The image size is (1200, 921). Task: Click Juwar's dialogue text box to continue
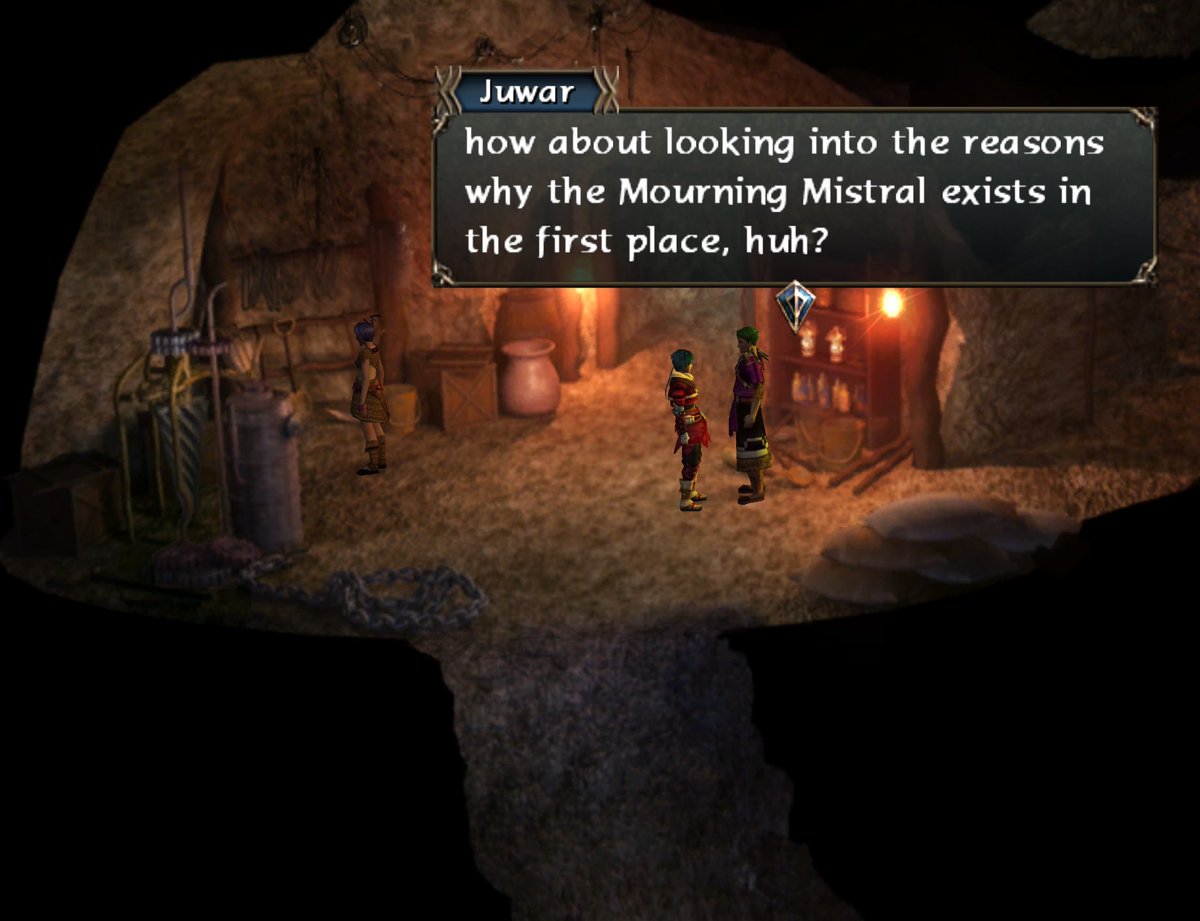794,196
